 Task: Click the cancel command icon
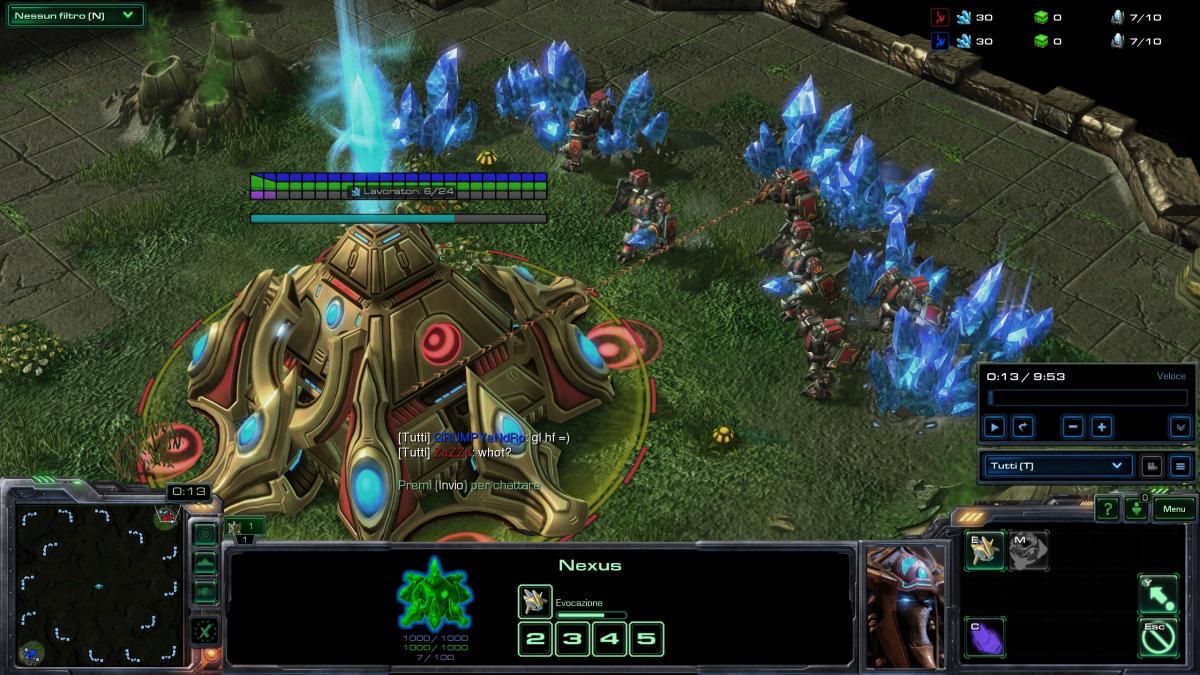coord(1158,638)
